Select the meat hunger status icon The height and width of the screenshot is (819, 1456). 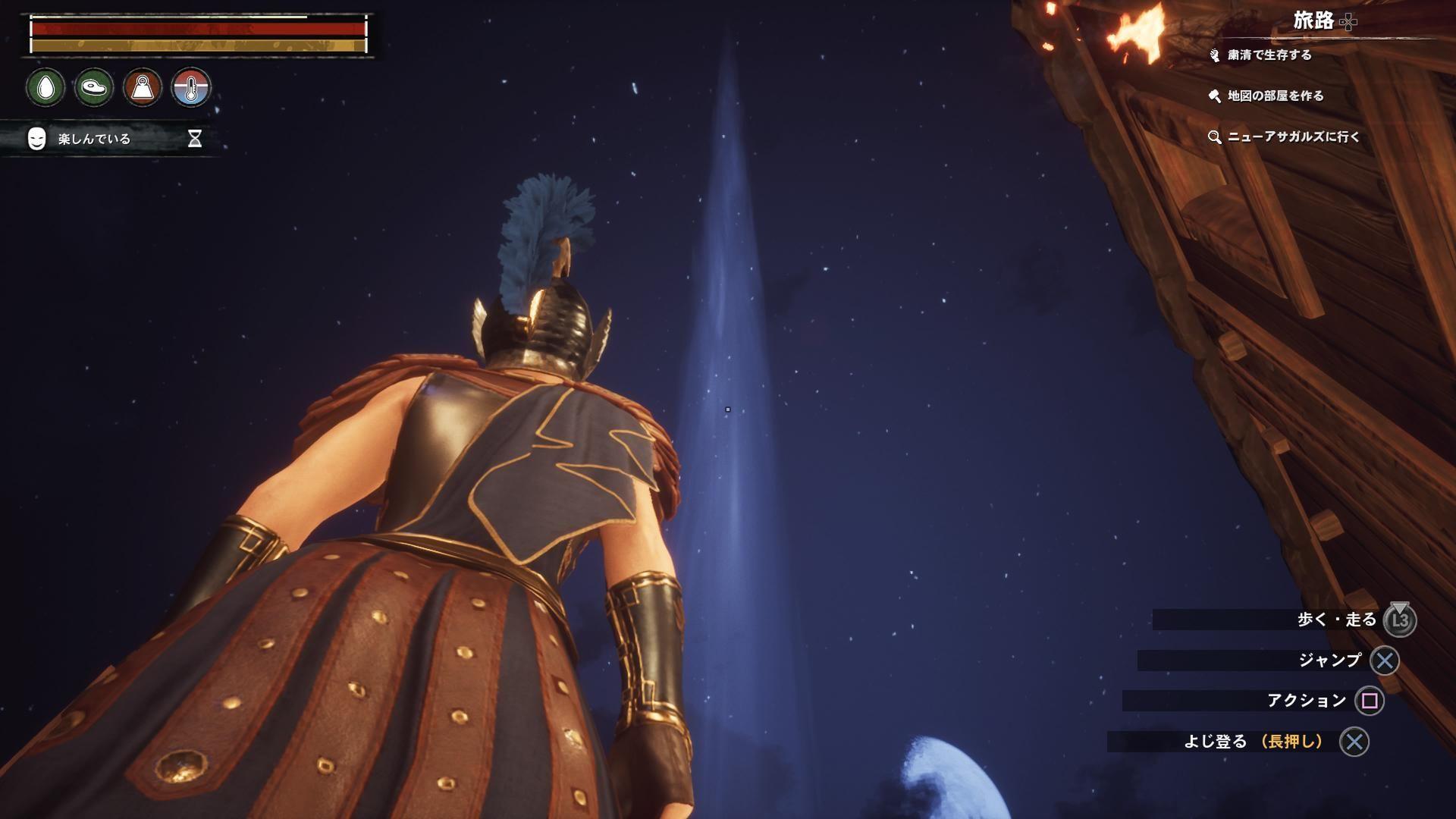[94, 88]
